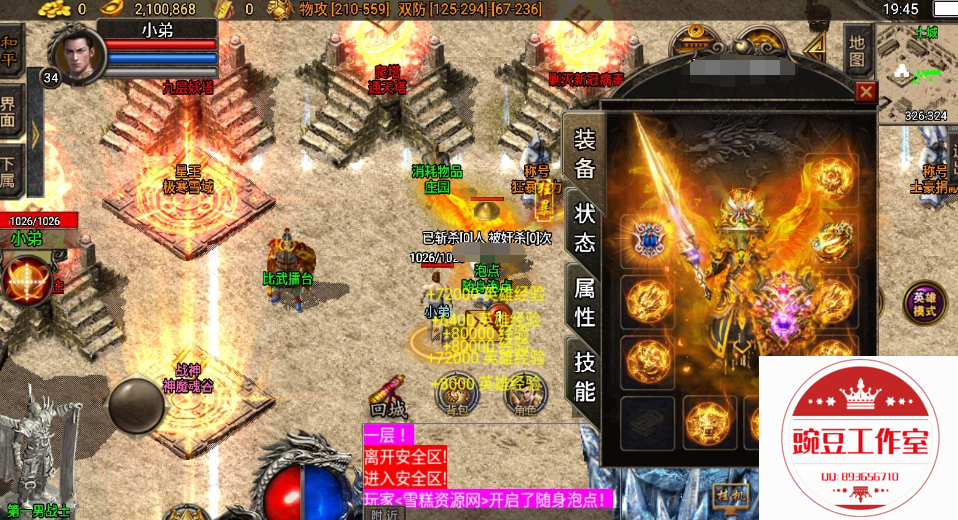The height and width of the screenshot is (520, 958).
Task: Open the 界面 interface menu
Action: 10,110
